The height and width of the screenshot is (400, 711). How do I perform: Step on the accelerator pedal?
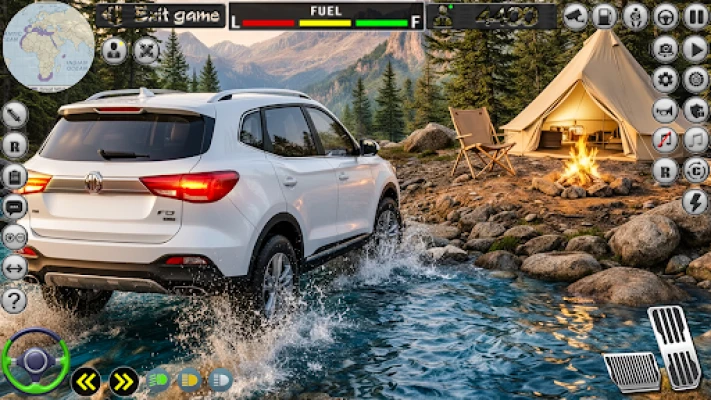pyautogui.click(x=674, y=347)
